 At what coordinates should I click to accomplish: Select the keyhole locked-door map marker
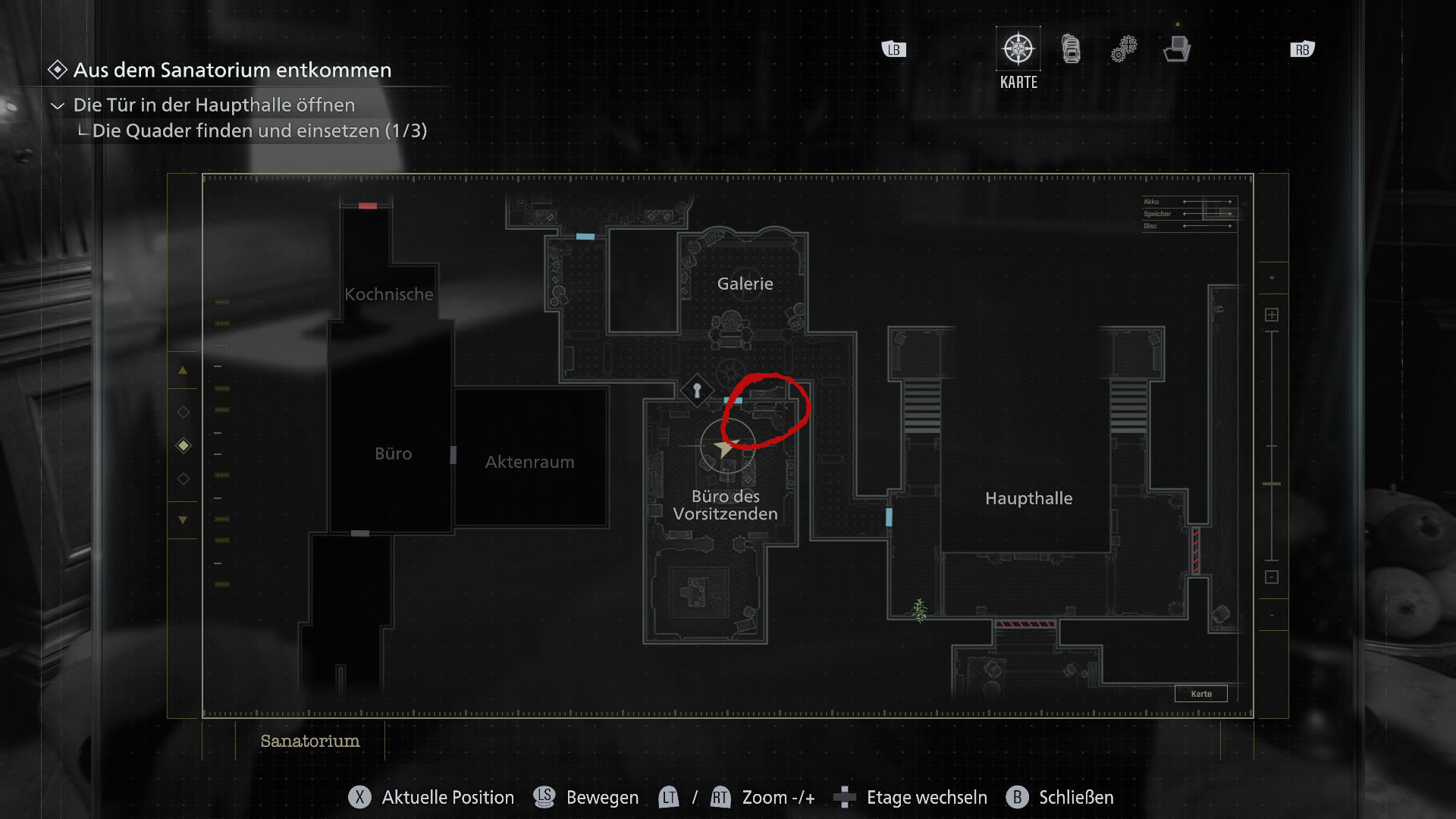click(x=697, y=391)
